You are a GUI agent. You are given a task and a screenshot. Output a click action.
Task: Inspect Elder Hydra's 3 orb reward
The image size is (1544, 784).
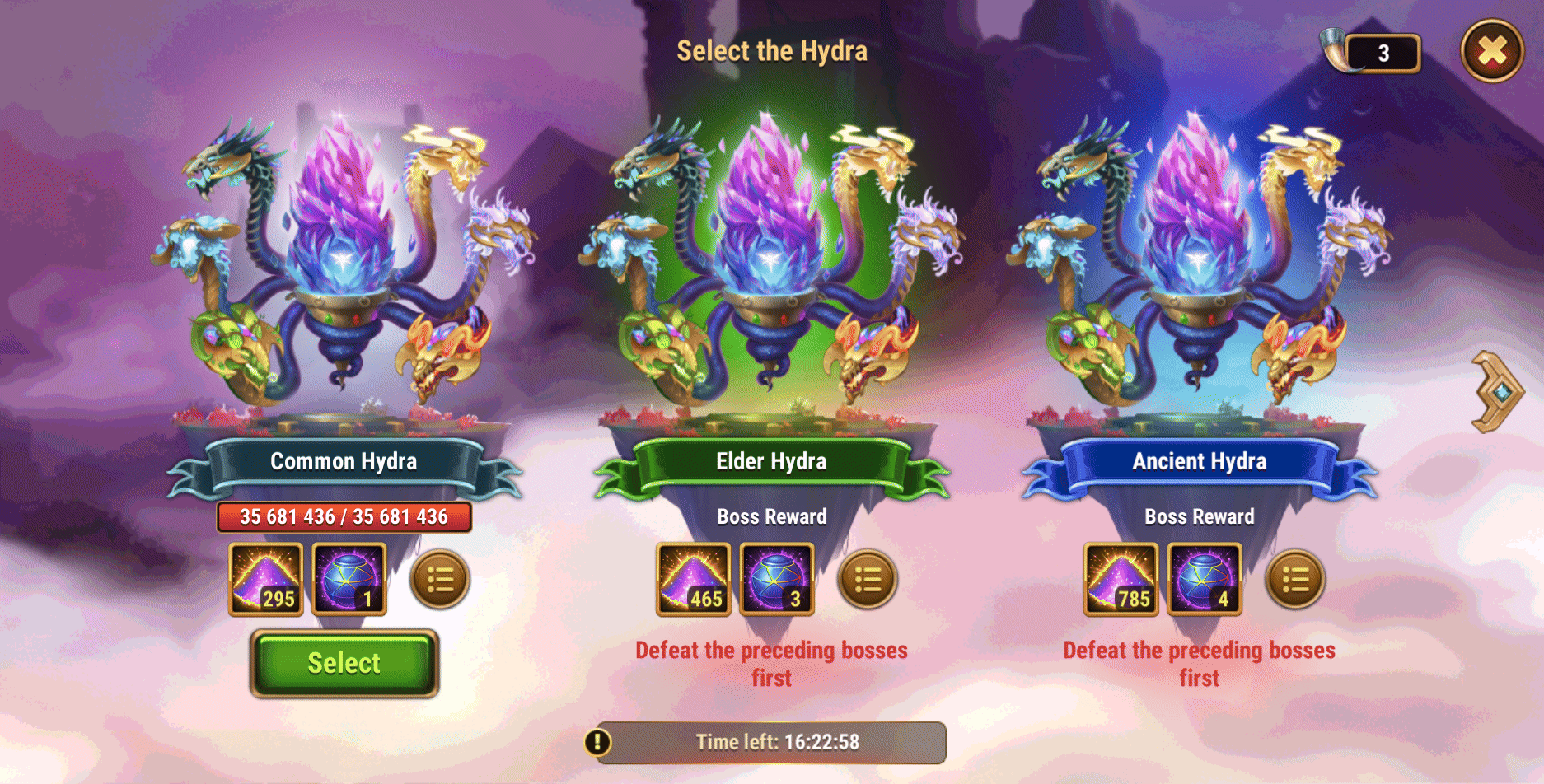[x=777, y=579]
